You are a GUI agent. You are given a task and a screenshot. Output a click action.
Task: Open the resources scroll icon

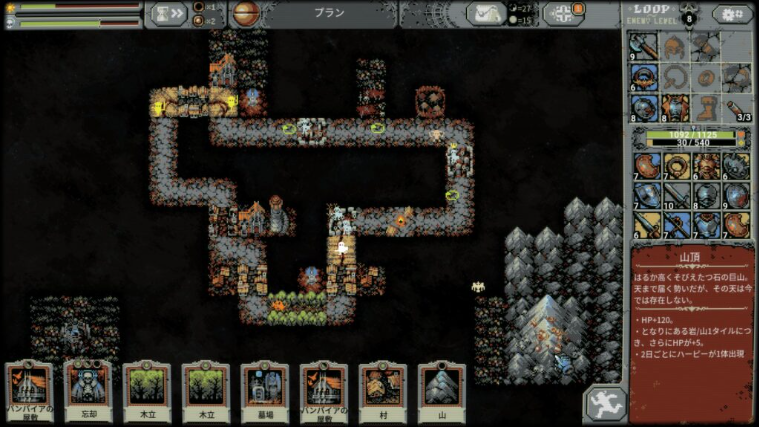[x=485, y=13]
